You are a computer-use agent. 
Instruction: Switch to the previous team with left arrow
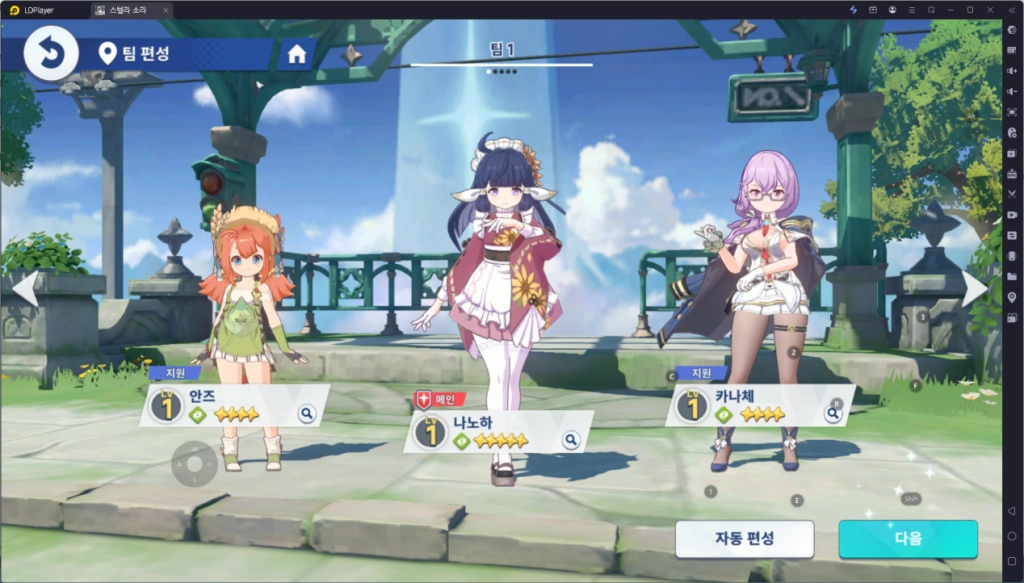click(25, 287)
